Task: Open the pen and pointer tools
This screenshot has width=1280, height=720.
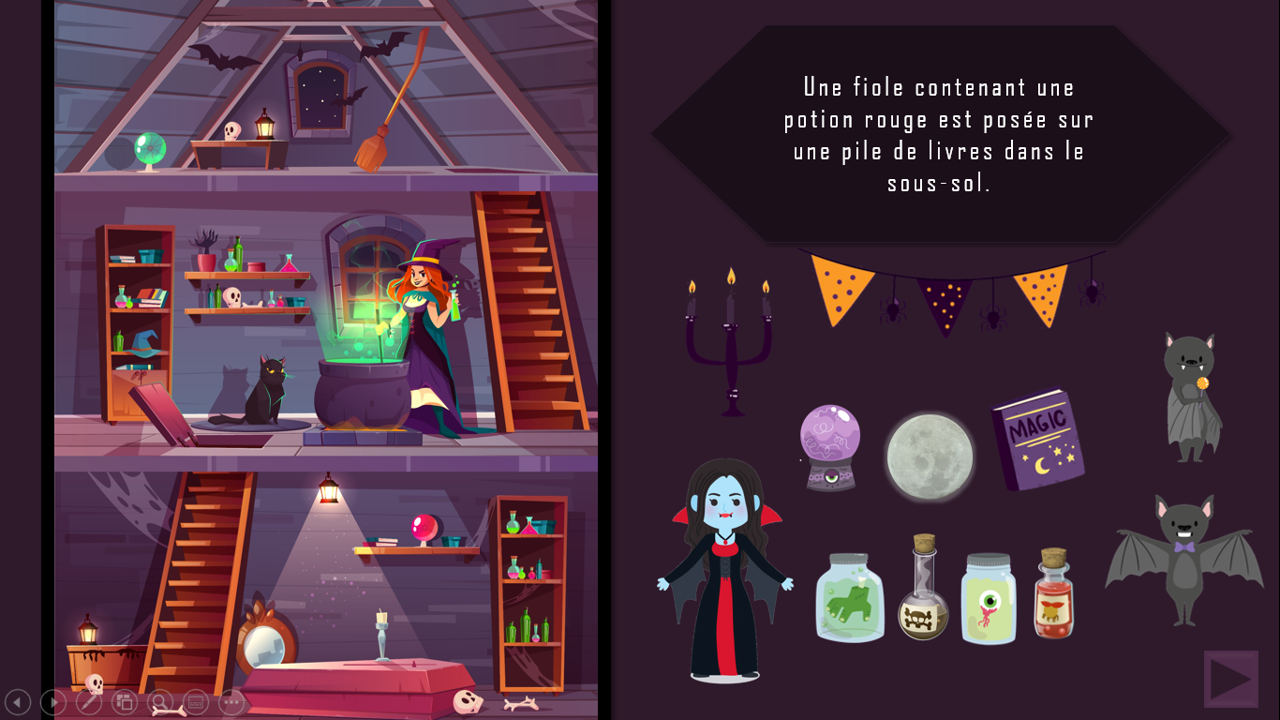Action: coord(89,702)
